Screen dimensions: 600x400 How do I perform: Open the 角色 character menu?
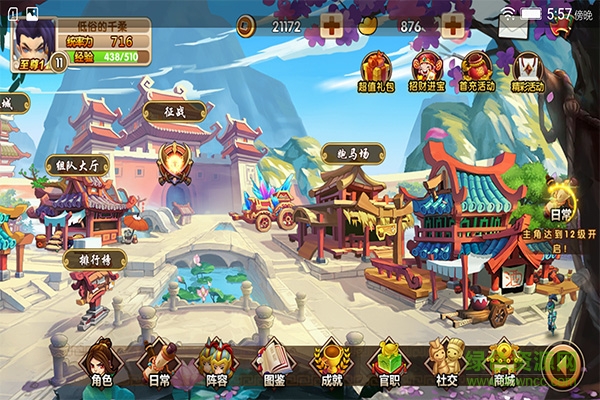click(99, 362)
